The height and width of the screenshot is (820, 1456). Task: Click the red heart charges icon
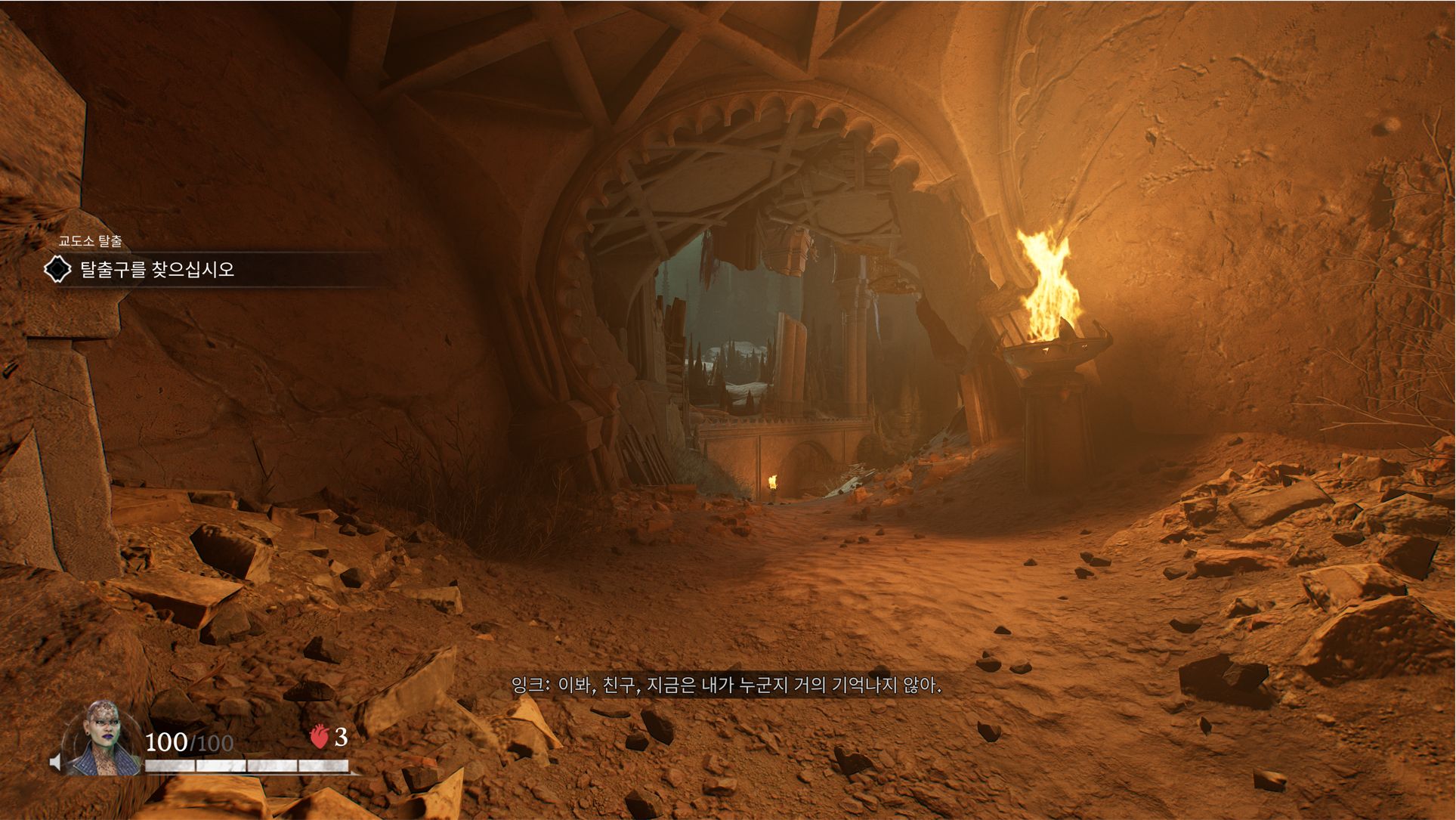pyautogui.click(x=320, y=736)
